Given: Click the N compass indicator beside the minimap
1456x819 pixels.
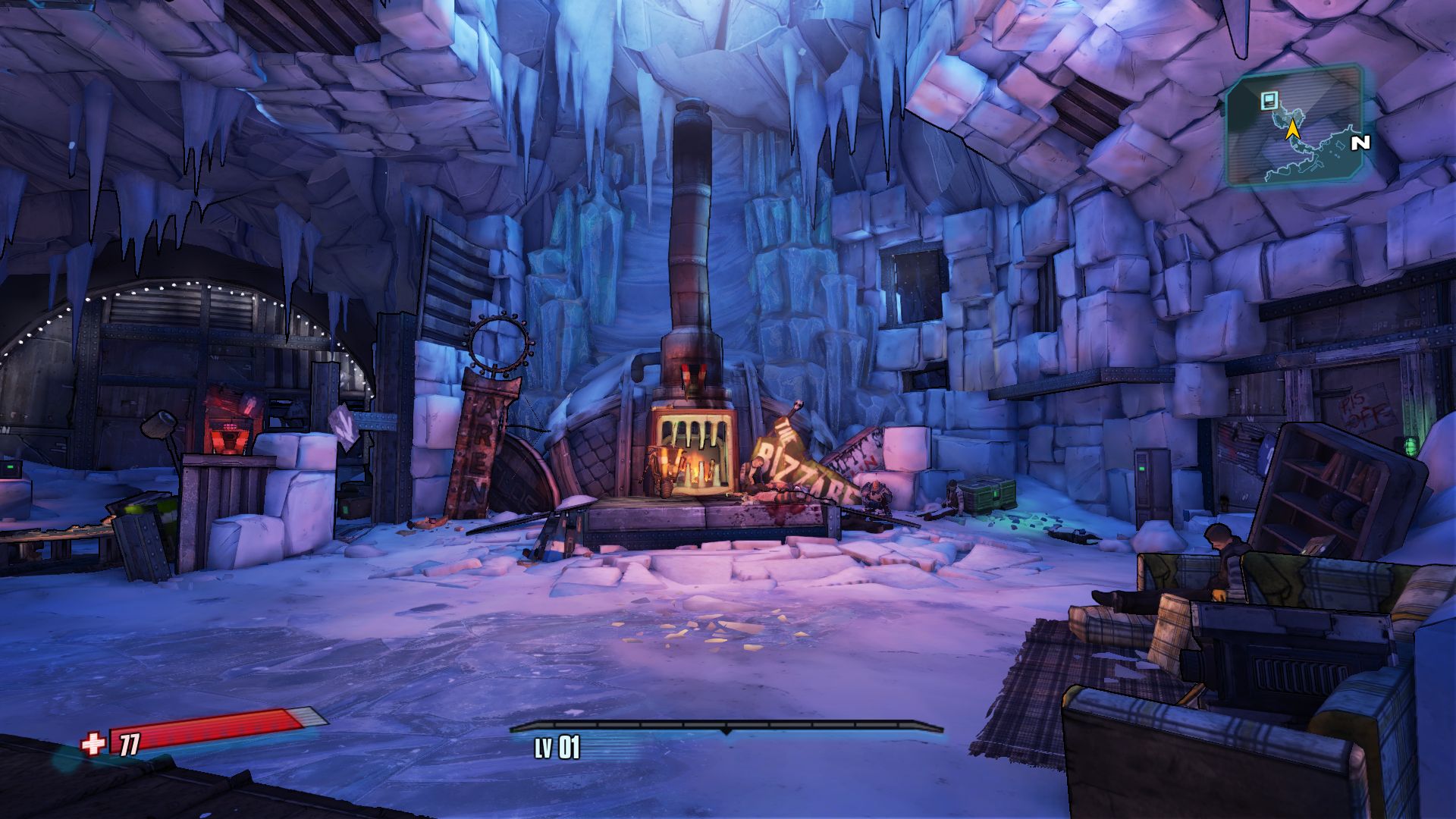Looking at the screenshot, I should click(1360, 143).
